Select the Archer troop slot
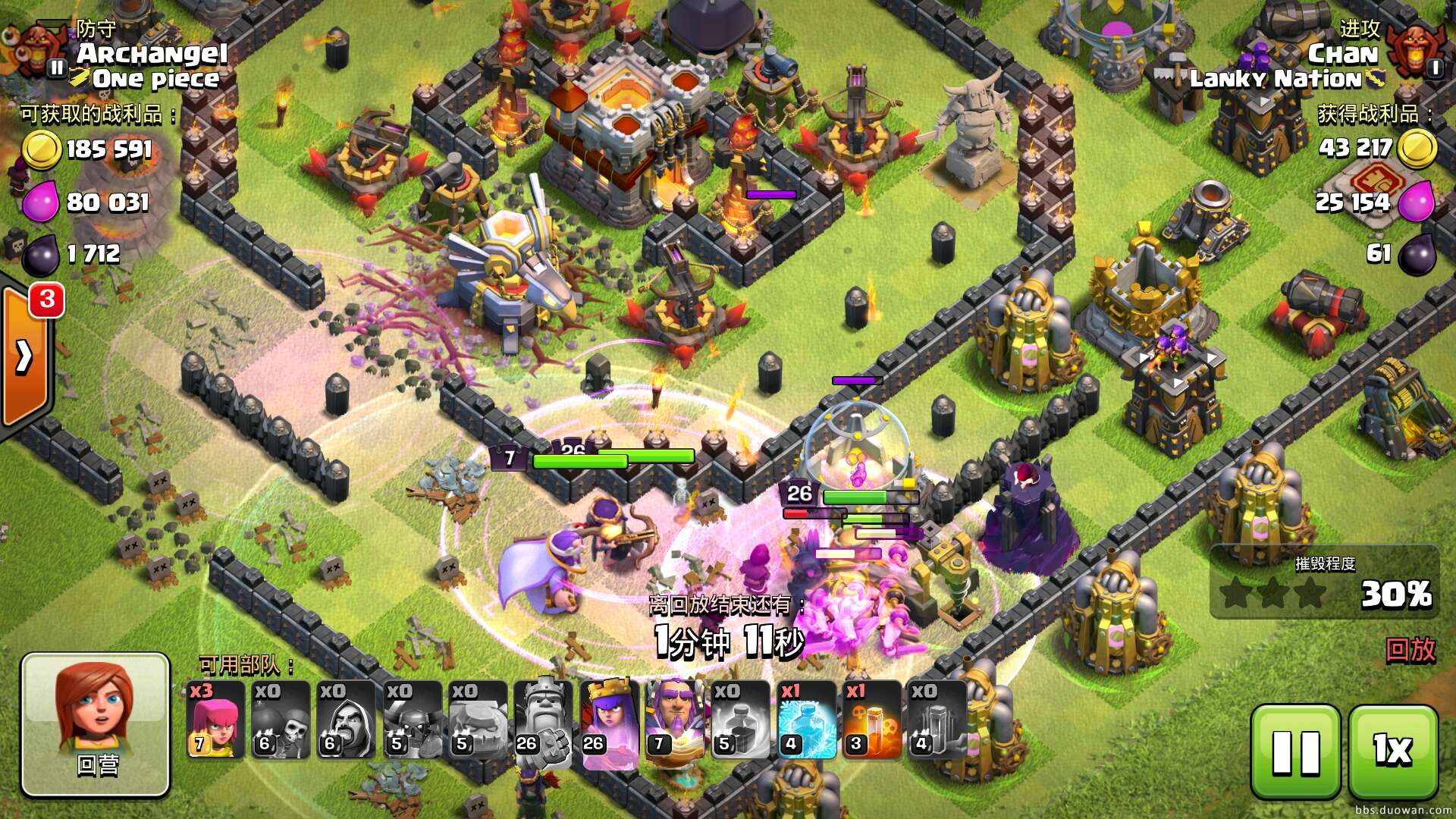The image size is (1456, 819). point(215,720)
